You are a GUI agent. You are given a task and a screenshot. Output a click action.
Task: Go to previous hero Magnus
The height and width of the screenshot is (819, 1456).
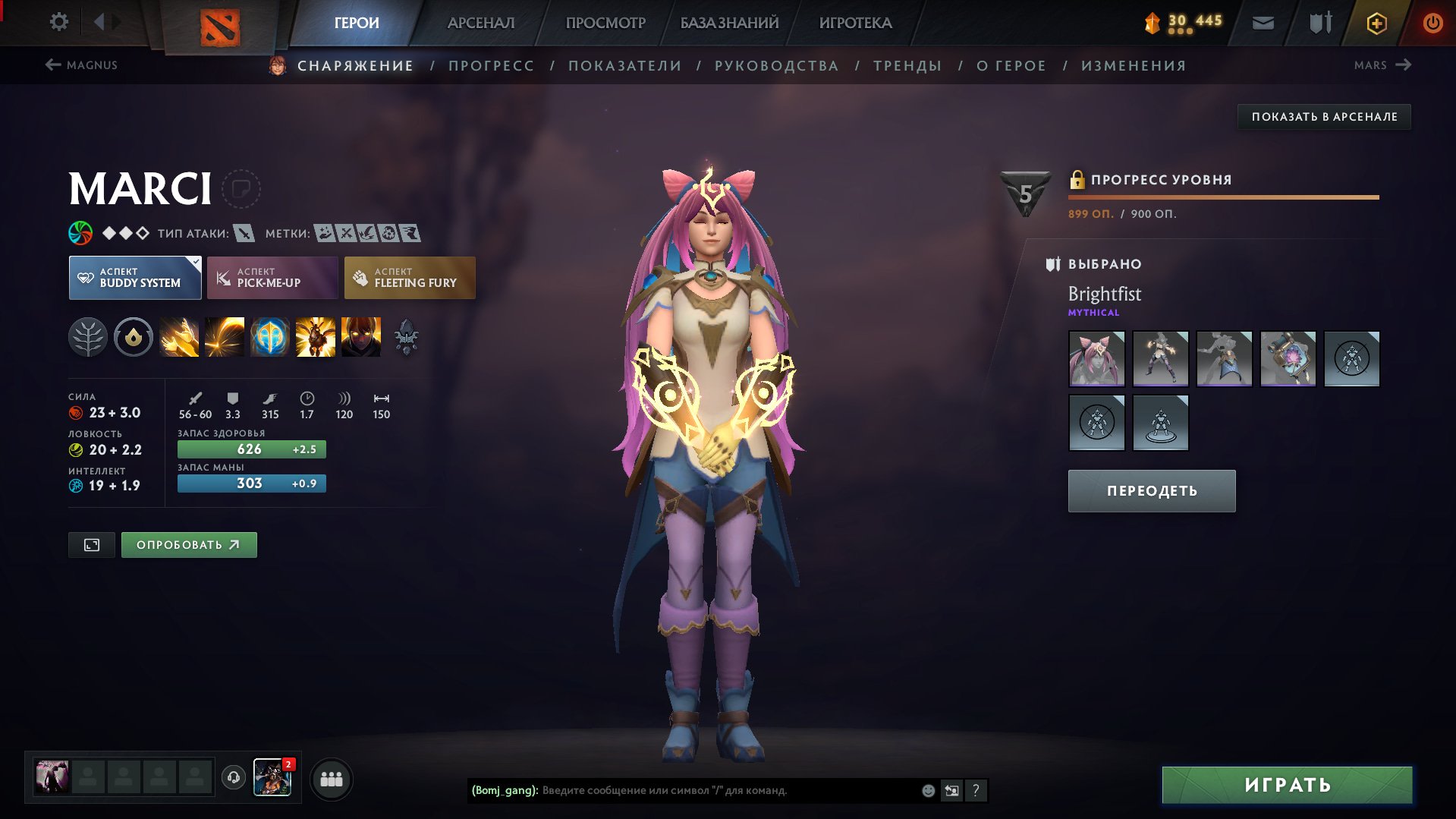(81, 65)
